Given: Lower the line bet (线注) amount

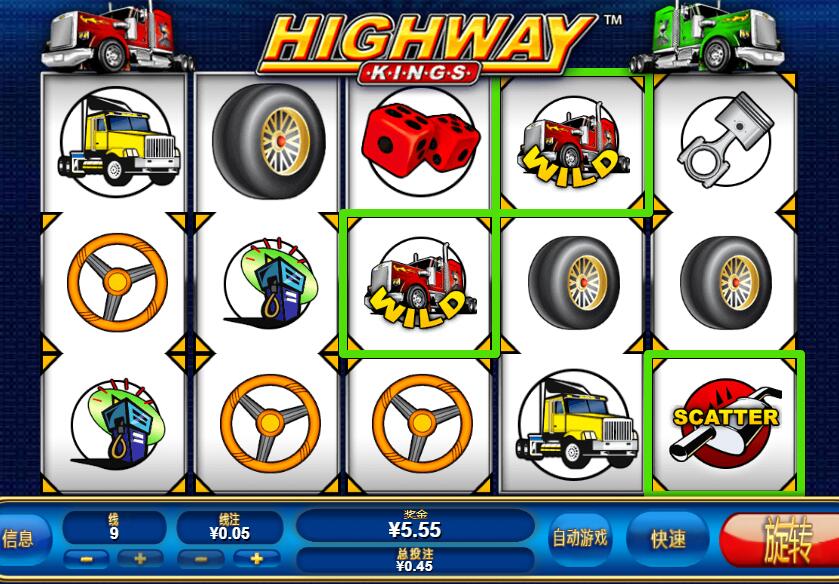Looking at the screenshot, I should click(202, 558).
